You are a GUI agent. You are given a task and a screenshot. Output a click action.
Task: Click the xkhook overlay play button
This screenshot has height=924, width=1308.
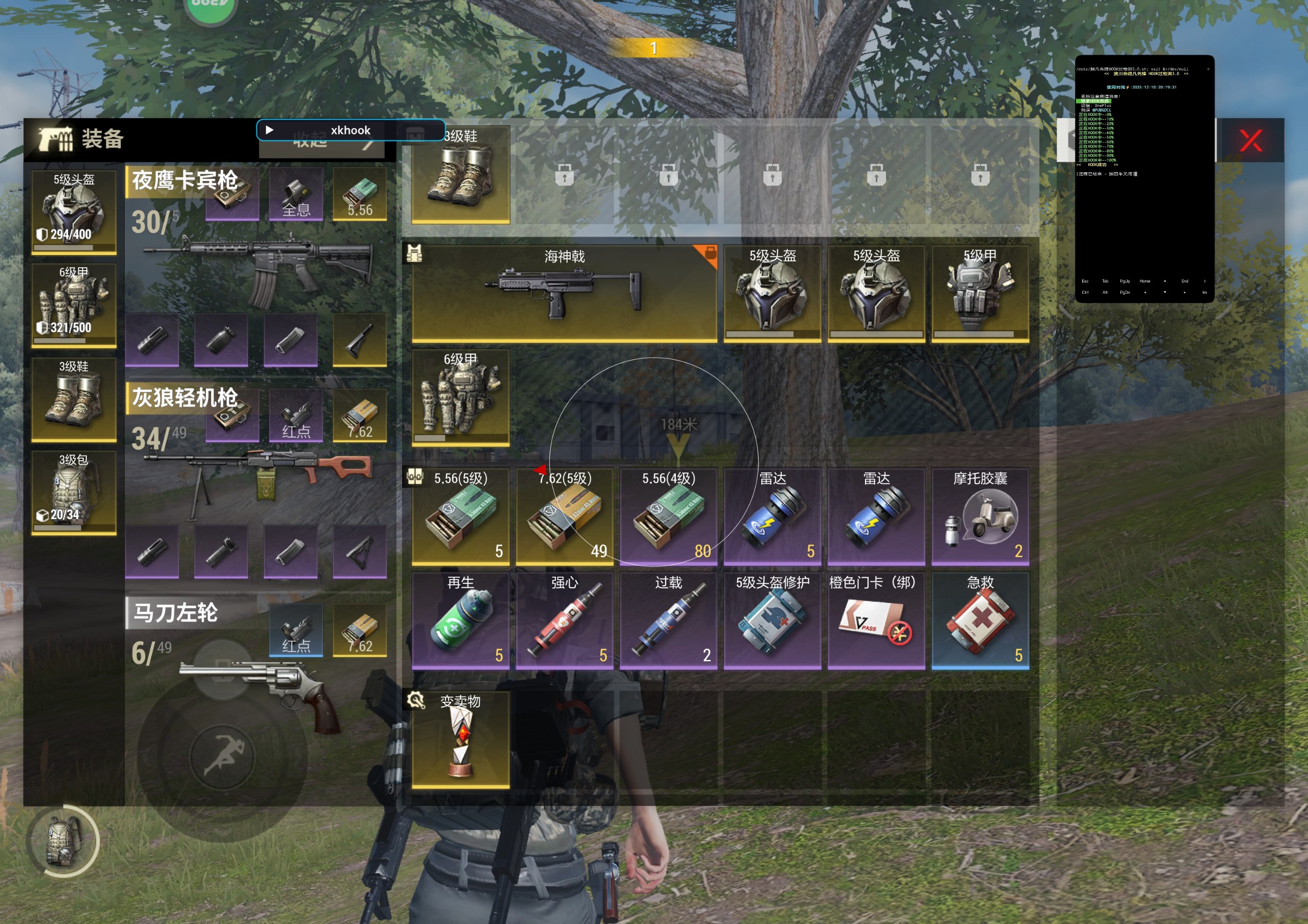pyautogui.click(x=269, y=130)
